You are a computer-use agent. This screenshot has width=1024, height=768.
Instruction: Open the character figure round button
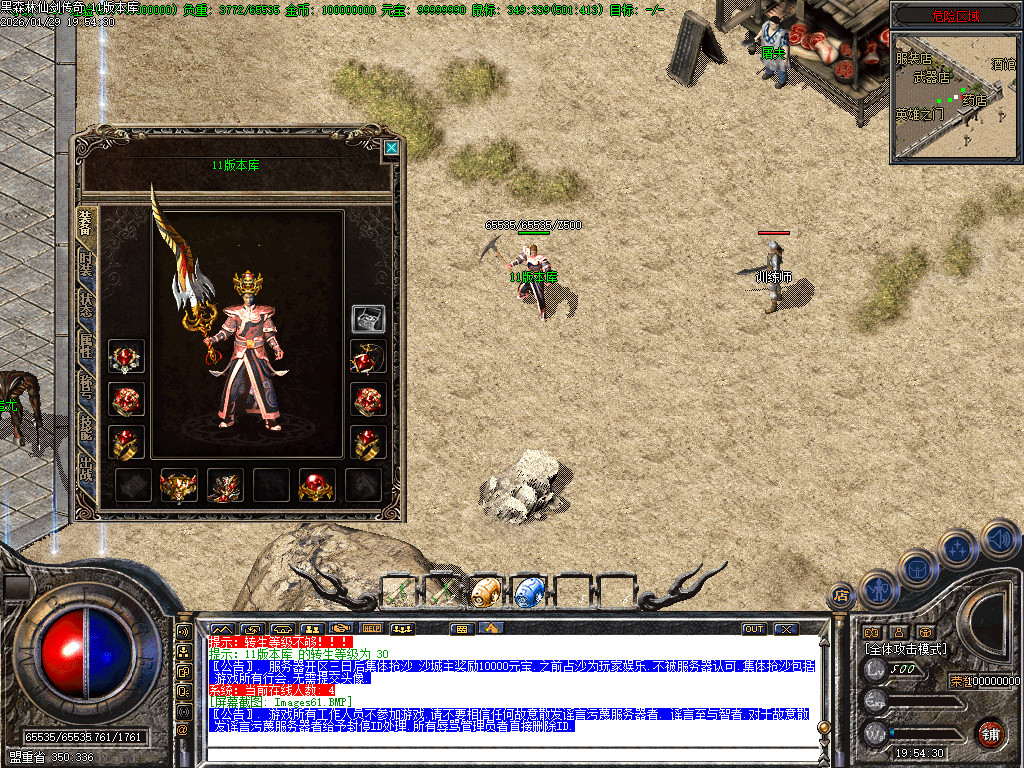pos(878,588)
